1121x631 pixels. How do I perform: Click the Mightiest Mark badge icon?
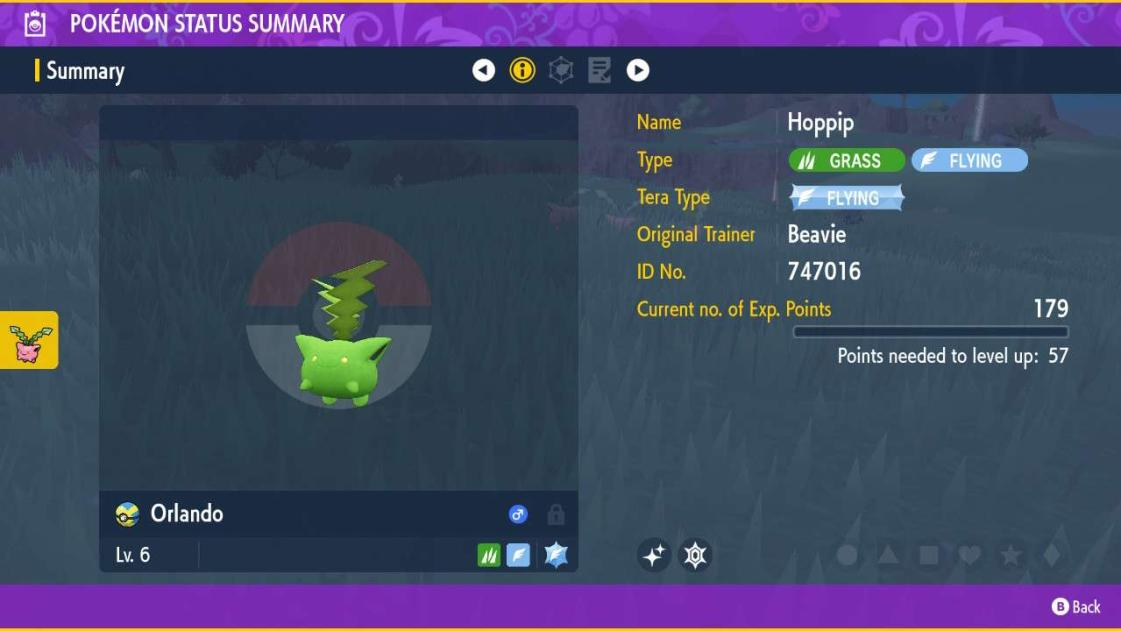[x=695, y=555]
